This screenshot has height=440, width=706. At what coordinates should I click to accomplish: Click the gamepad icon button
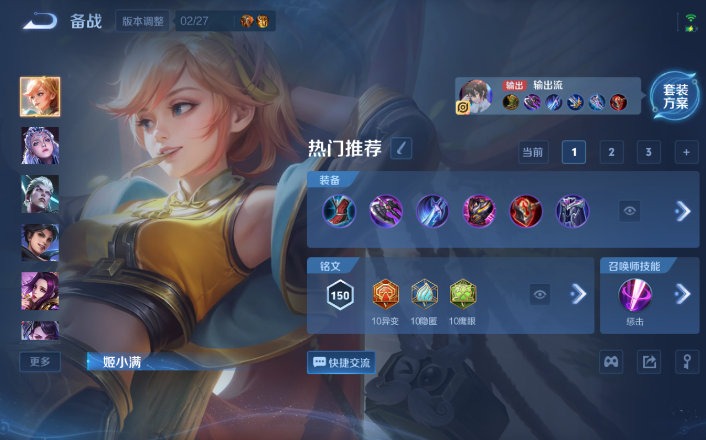611,362
